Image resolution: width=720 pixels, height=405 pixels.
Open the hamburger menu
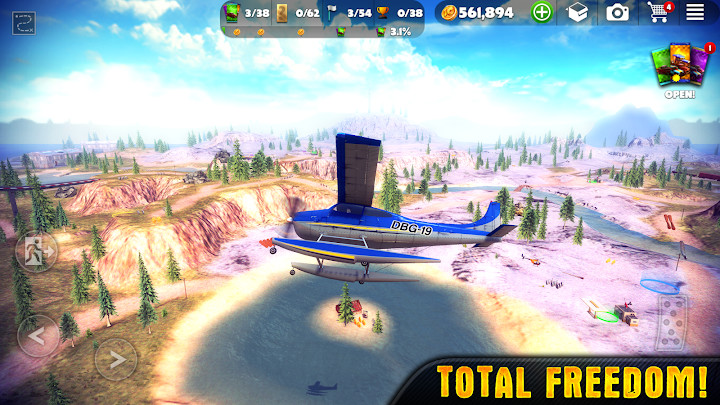point(695,12)
